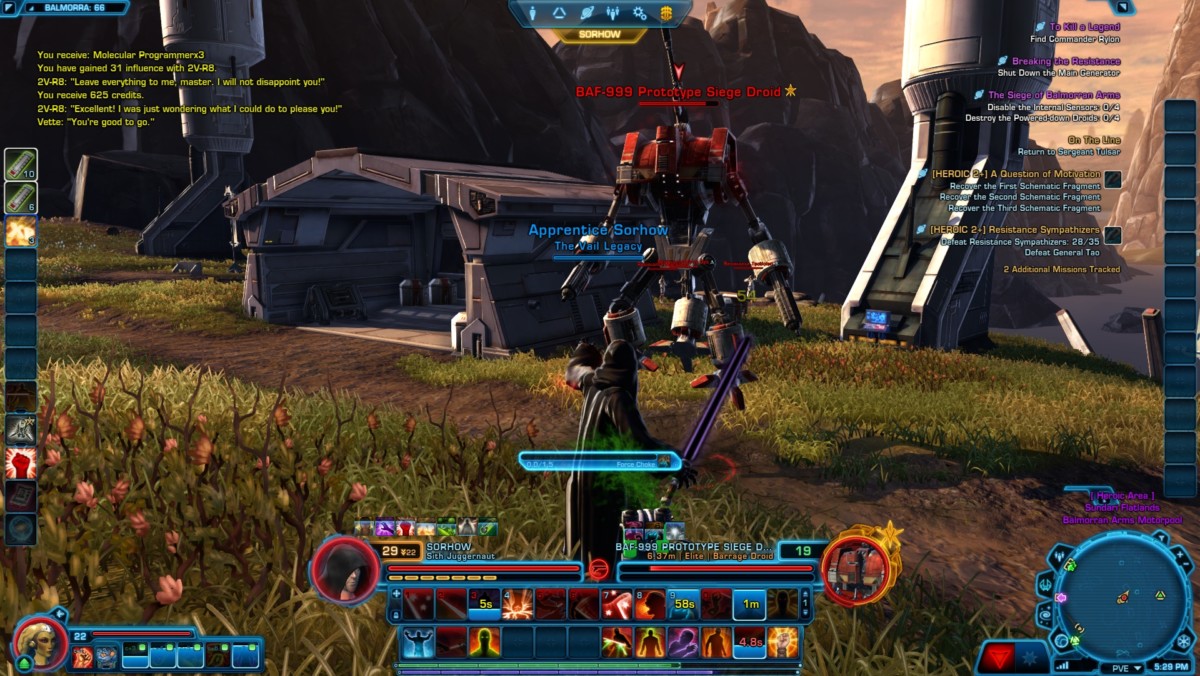Use the medpac stack of 10
The image size is (1200, 676).
pyautogui.click(x=21, y=165)
